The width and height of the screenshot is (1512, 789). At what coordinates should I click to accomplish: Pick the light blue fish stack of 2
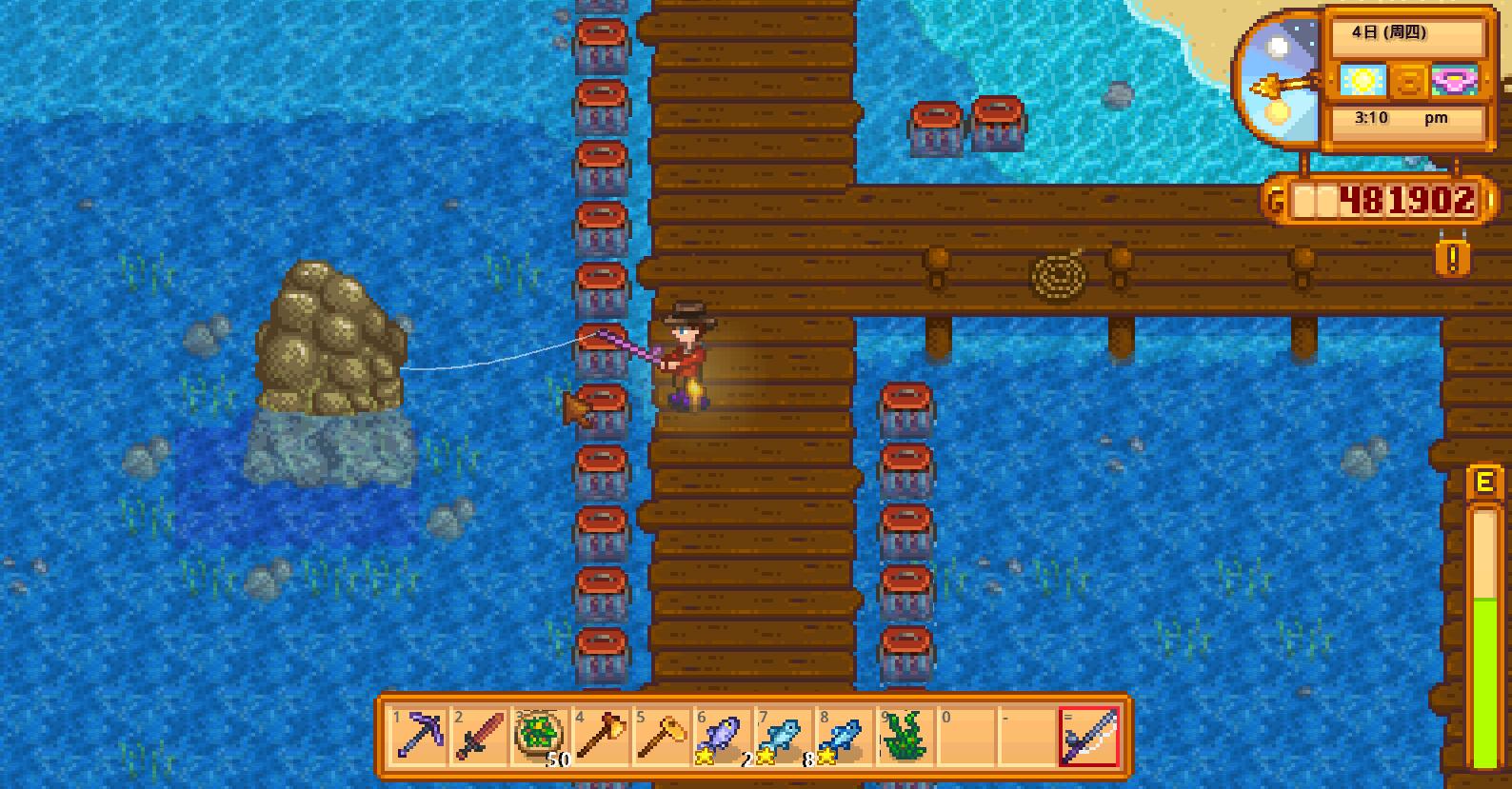click(x=778, y=737)
